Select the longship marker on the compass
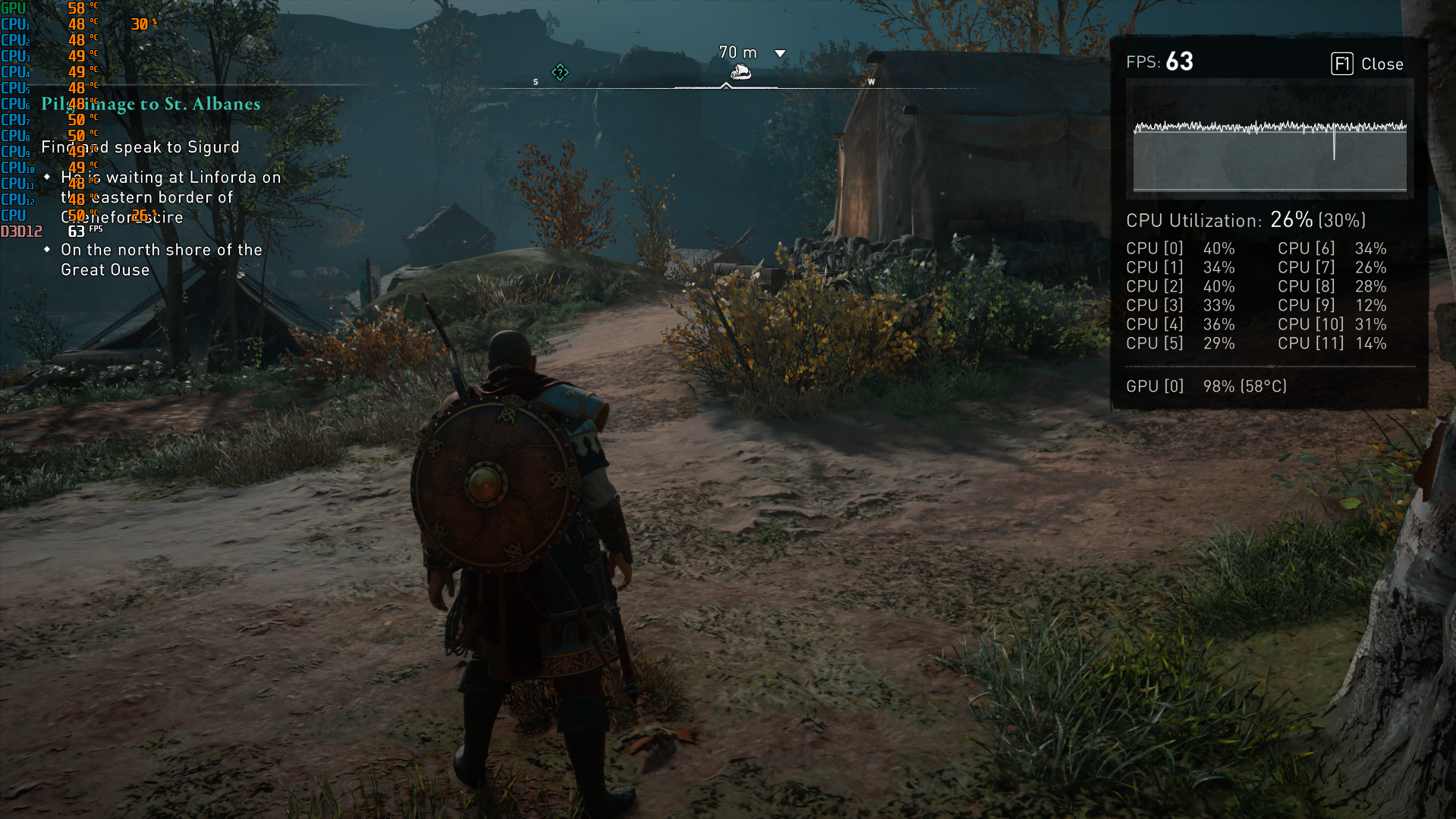 740,73
